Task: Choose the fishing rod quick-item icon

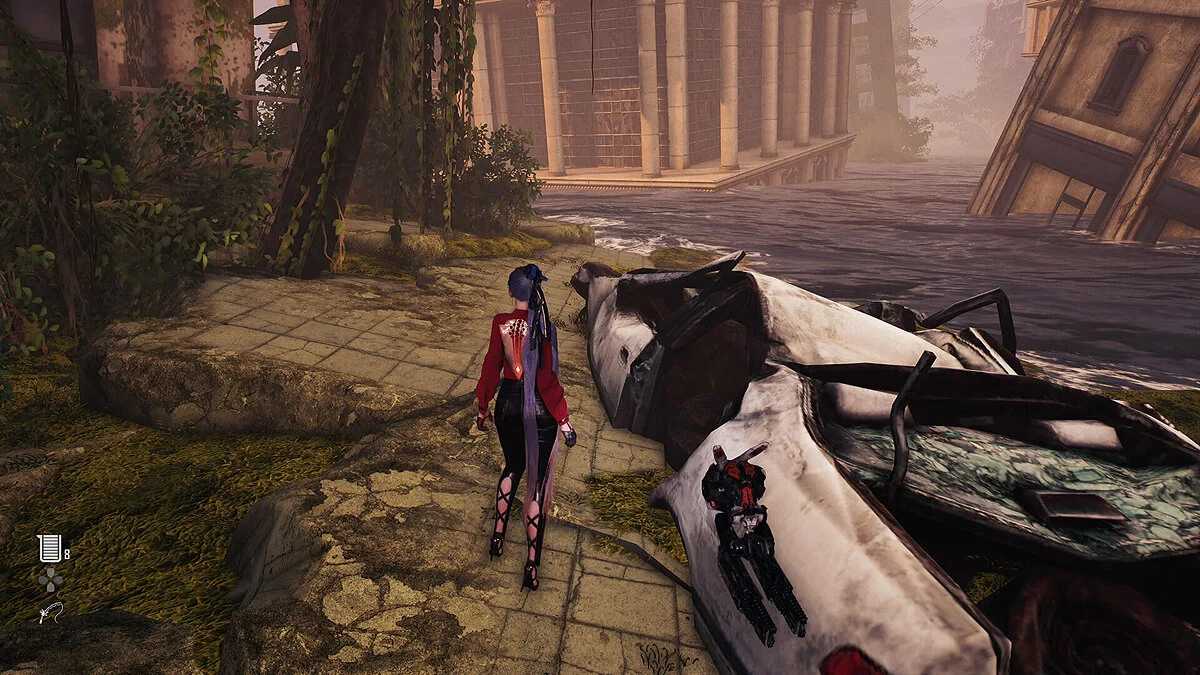Action: pyautogui.click(x=50, y=613)
